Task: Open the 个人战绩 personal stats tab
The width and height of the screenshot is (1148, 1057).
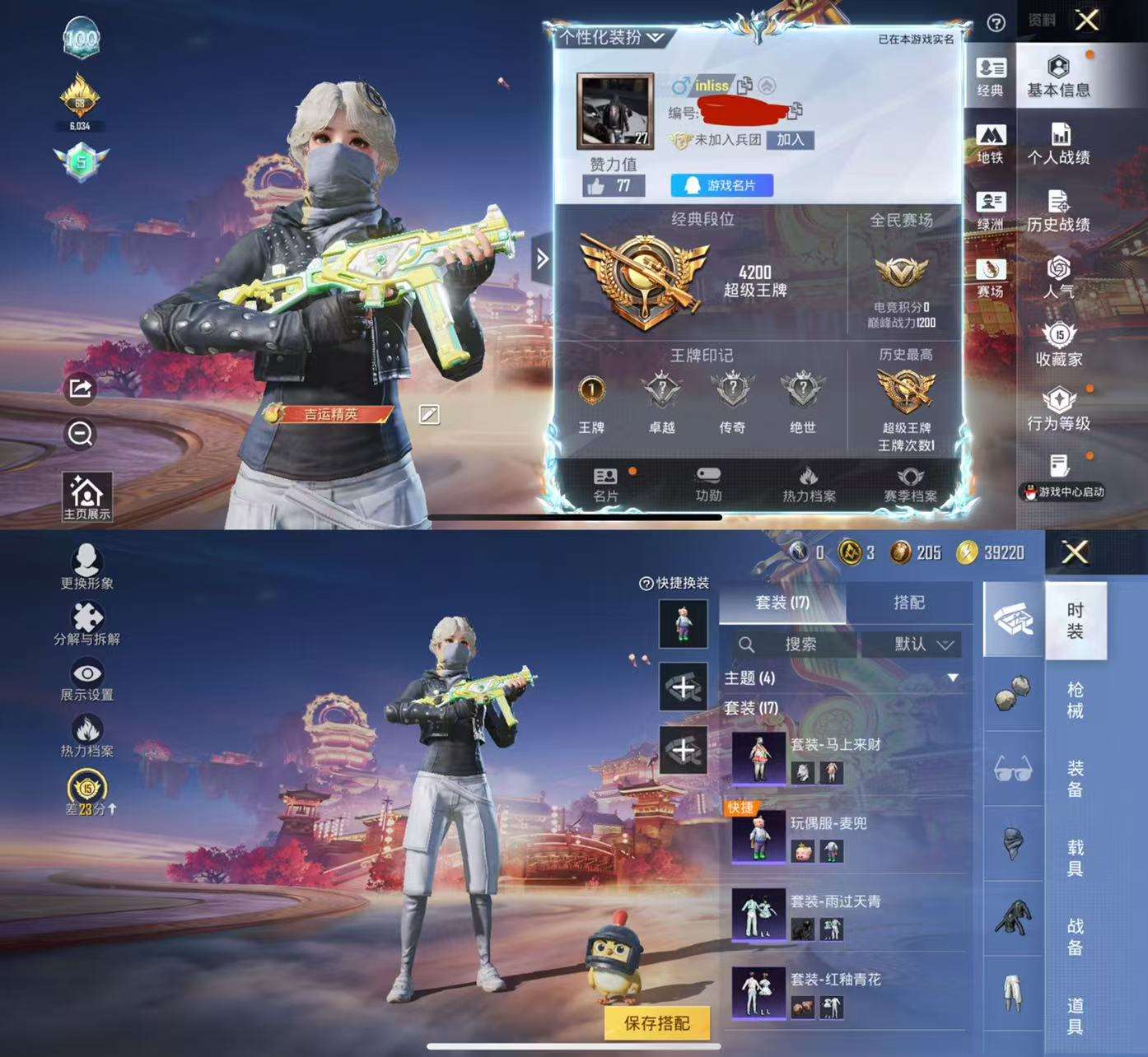Action: coord(1058,143)
